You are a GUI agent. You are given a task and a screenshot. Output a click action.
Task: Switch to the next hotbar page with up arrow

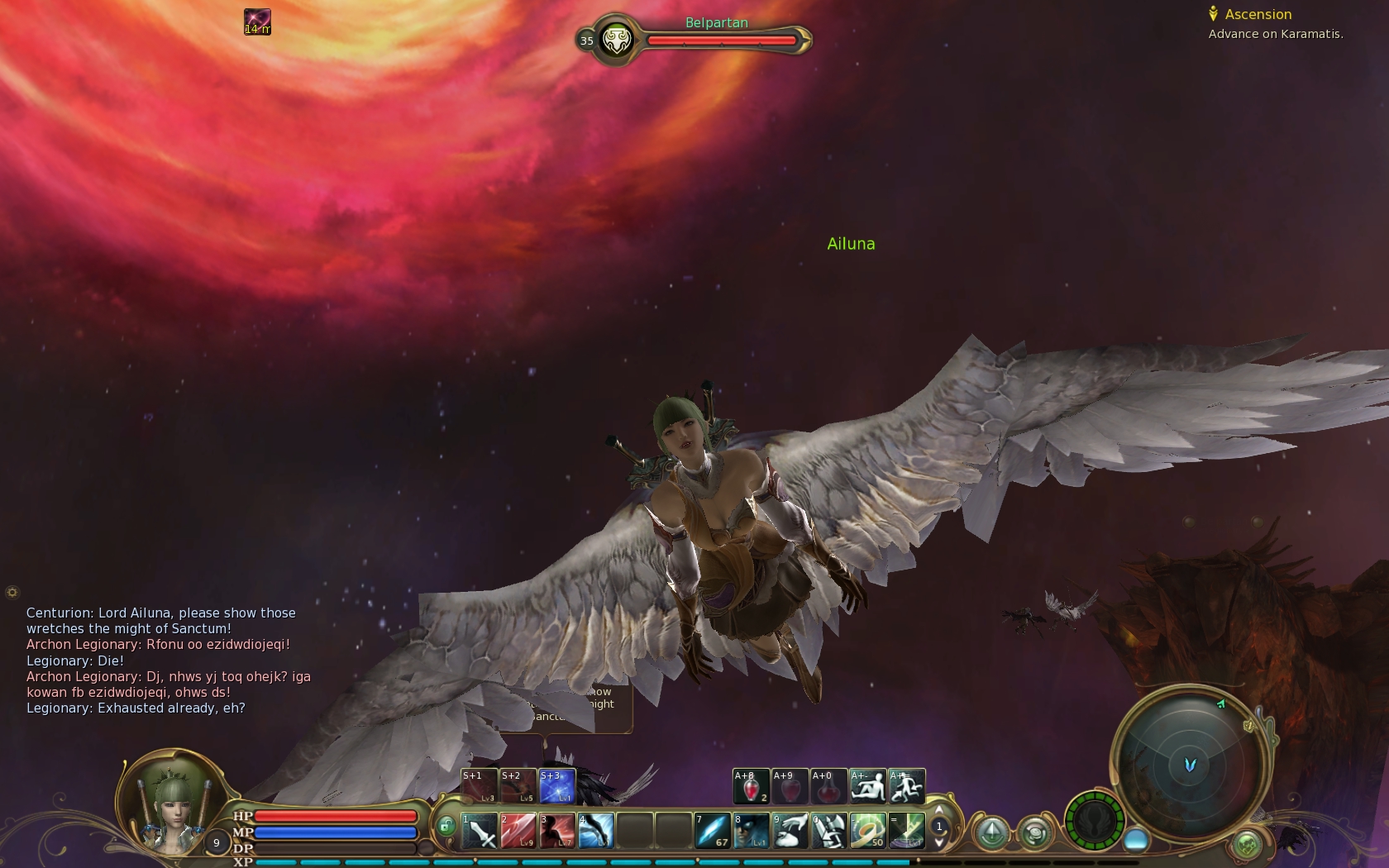938,811
